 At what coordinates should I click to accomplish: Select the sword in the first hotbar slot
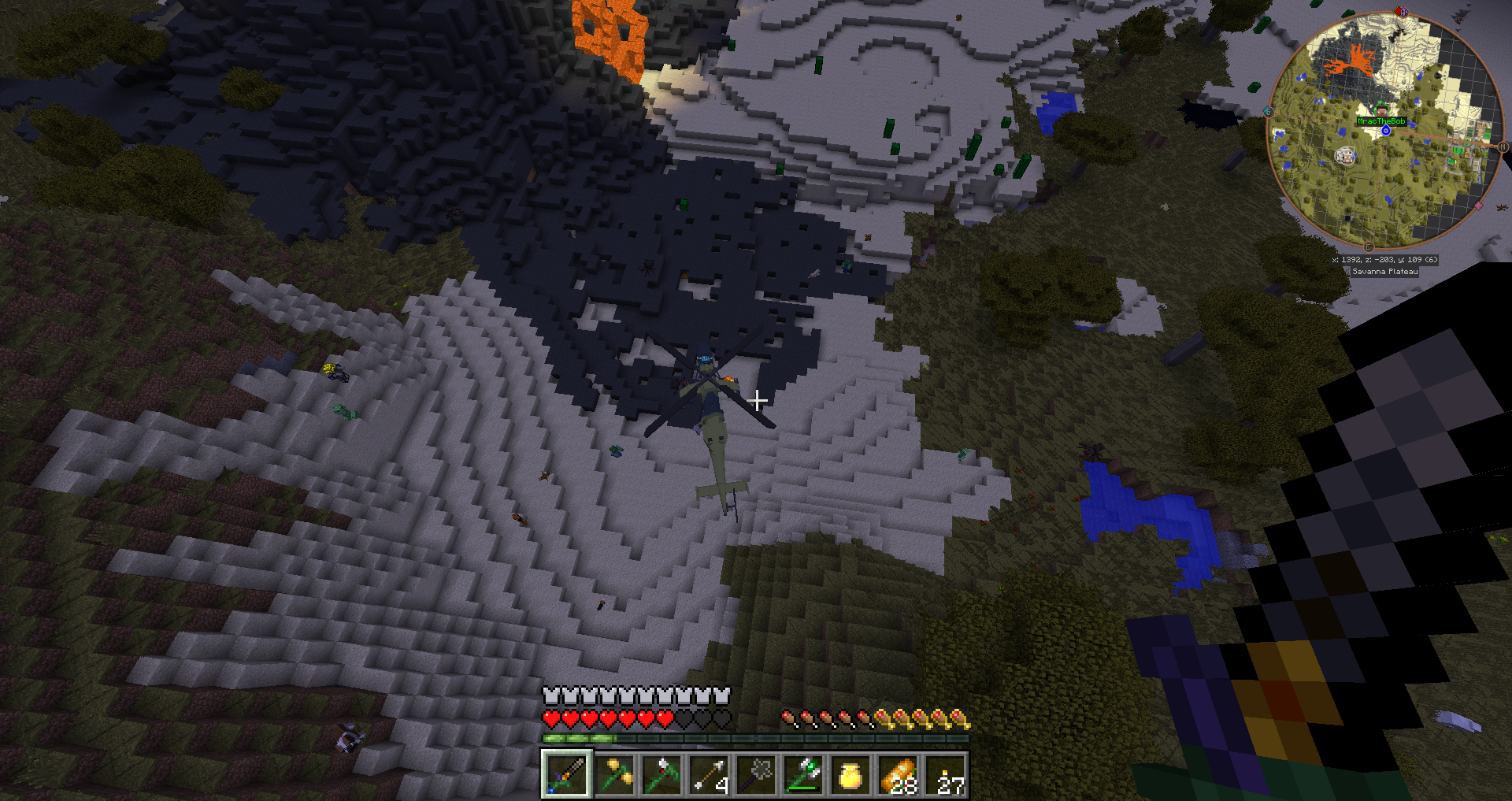(x=565, y=773)
